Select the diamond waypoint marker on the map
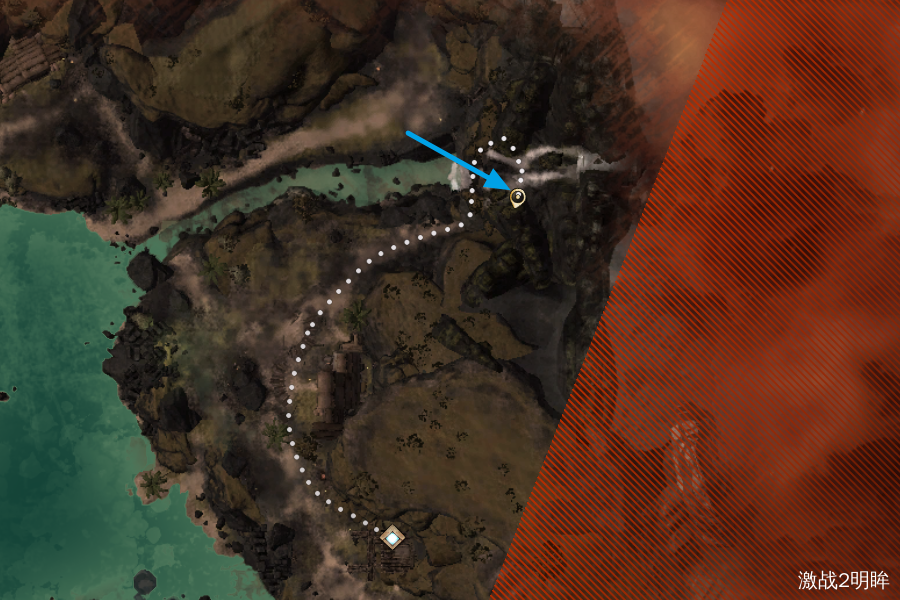Screen dimensions: 900x600 (x=393, y=539)
